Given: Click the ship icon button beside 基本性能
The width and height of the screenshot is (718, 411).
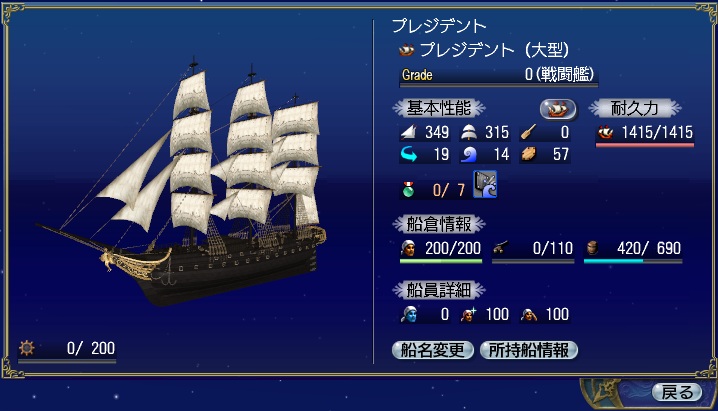Looking at the screenshot, I should pos(560,108).
